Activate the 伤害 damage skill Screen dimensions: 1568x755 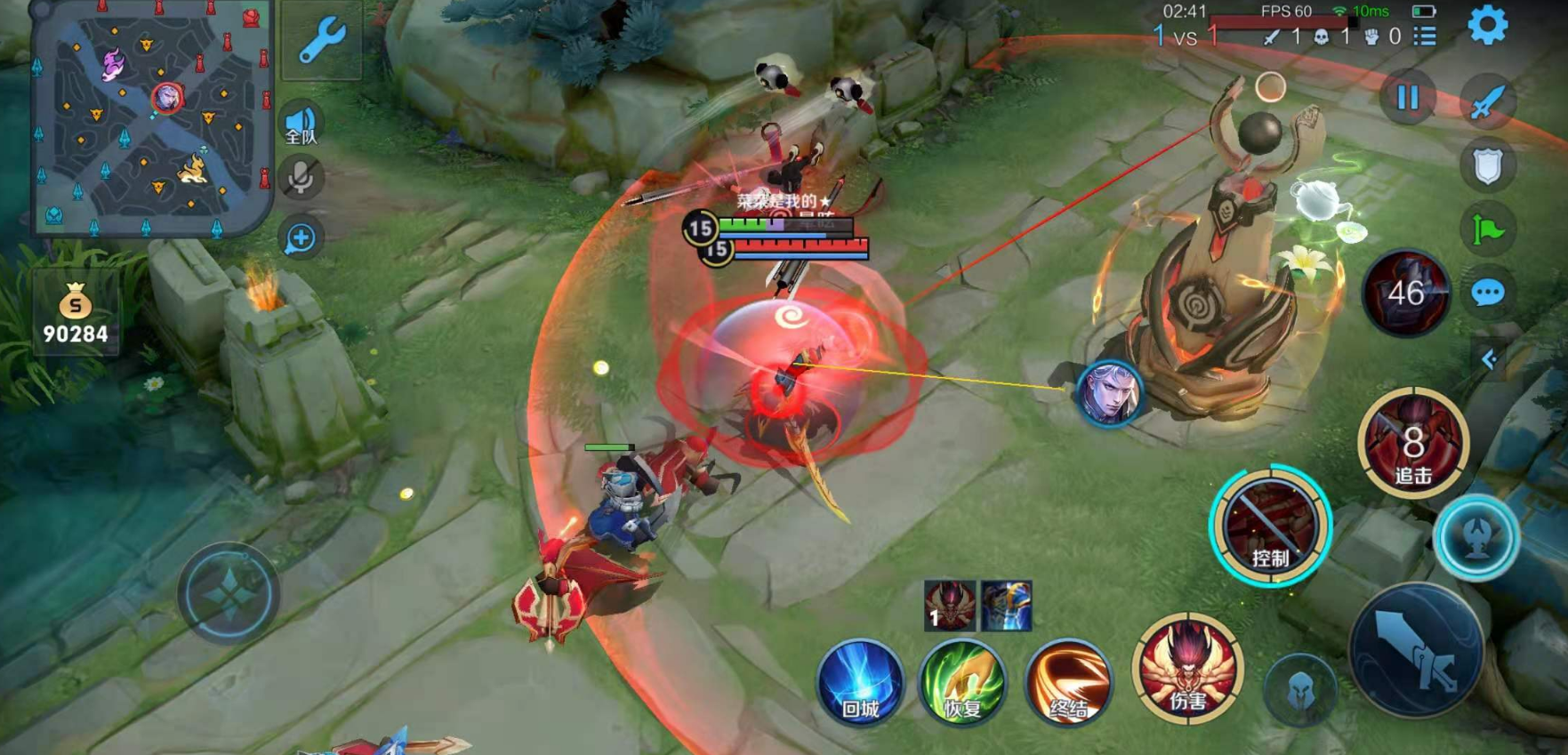(x=1187, y=667)
